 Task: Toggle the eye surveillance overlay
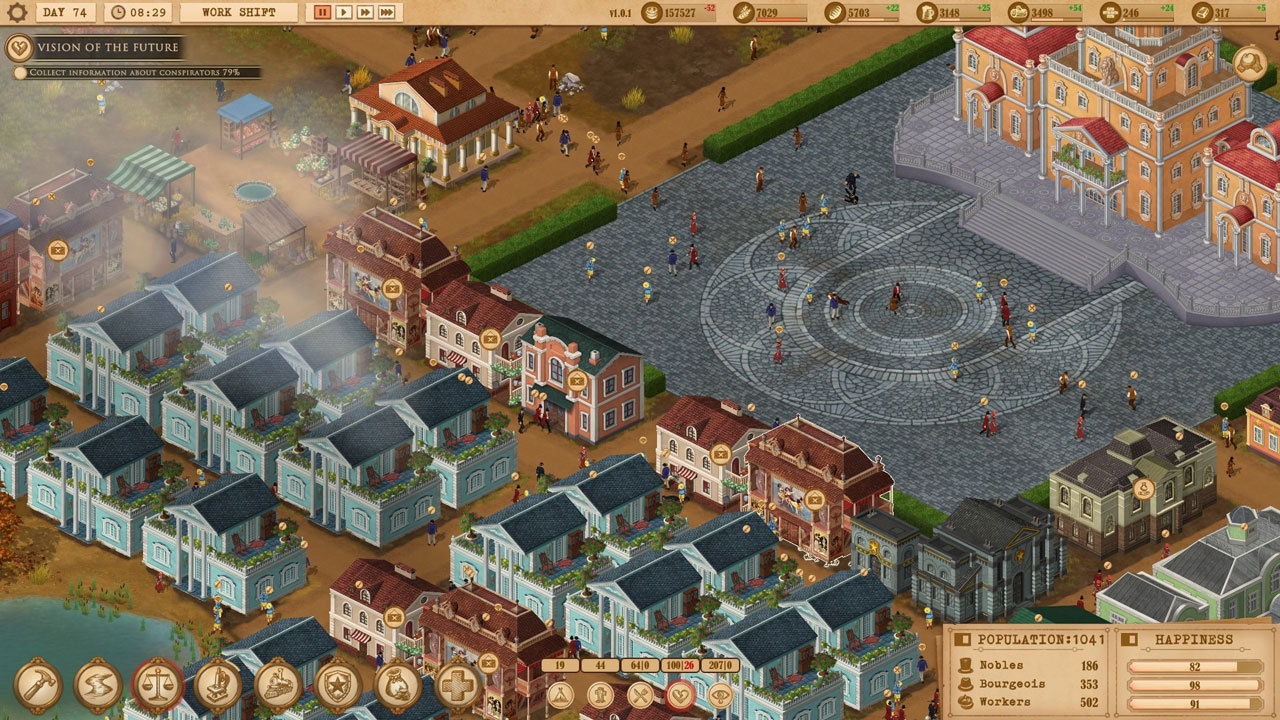pyautogui.click(x=720, y=694)
